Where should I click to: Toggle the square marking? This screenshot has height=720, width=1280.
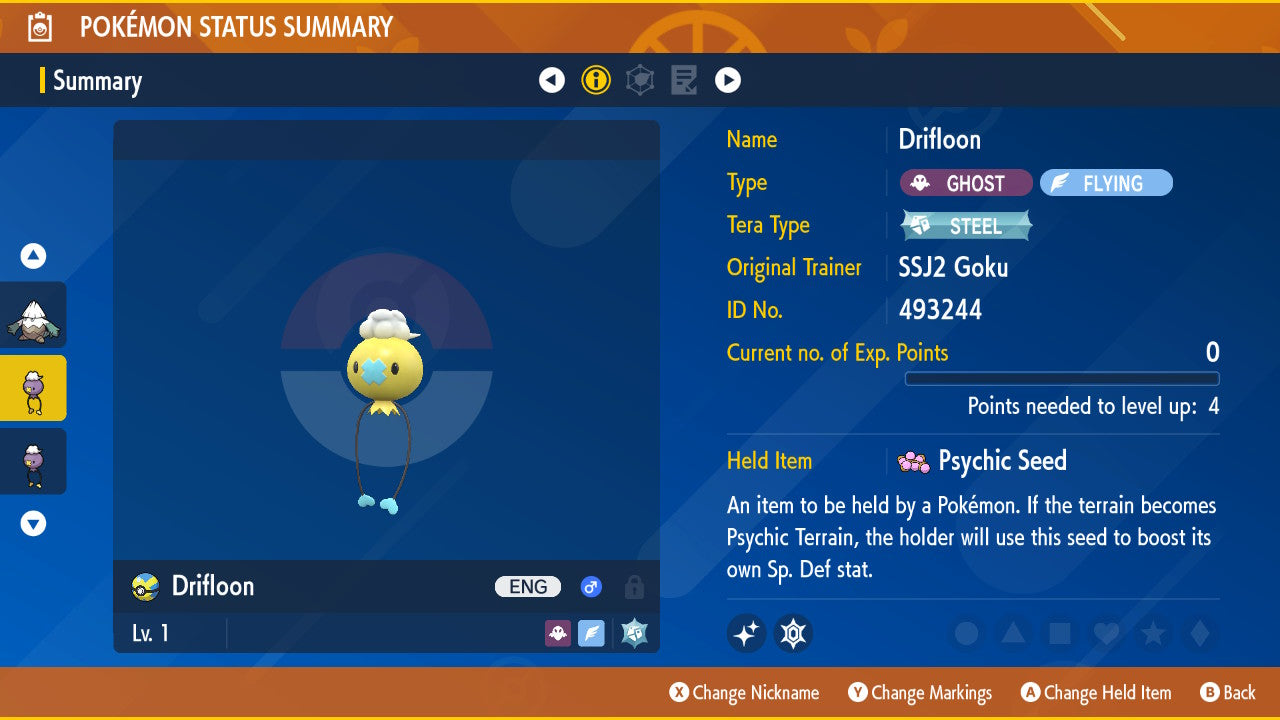1059,633
